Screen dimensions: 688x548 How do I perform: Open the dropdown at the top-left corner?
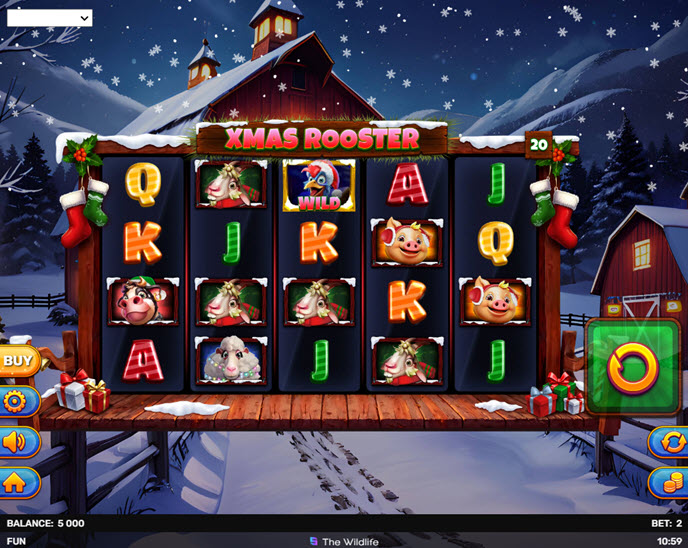49,17
